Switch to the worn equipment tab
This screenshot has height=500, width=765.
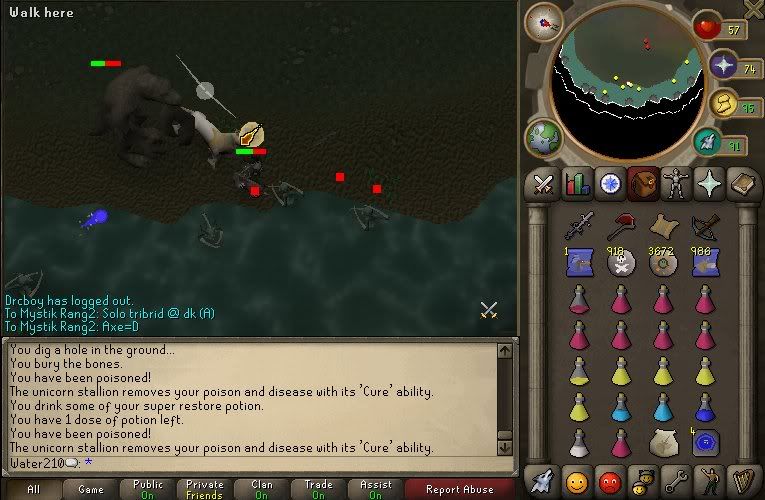coord(678,184)
